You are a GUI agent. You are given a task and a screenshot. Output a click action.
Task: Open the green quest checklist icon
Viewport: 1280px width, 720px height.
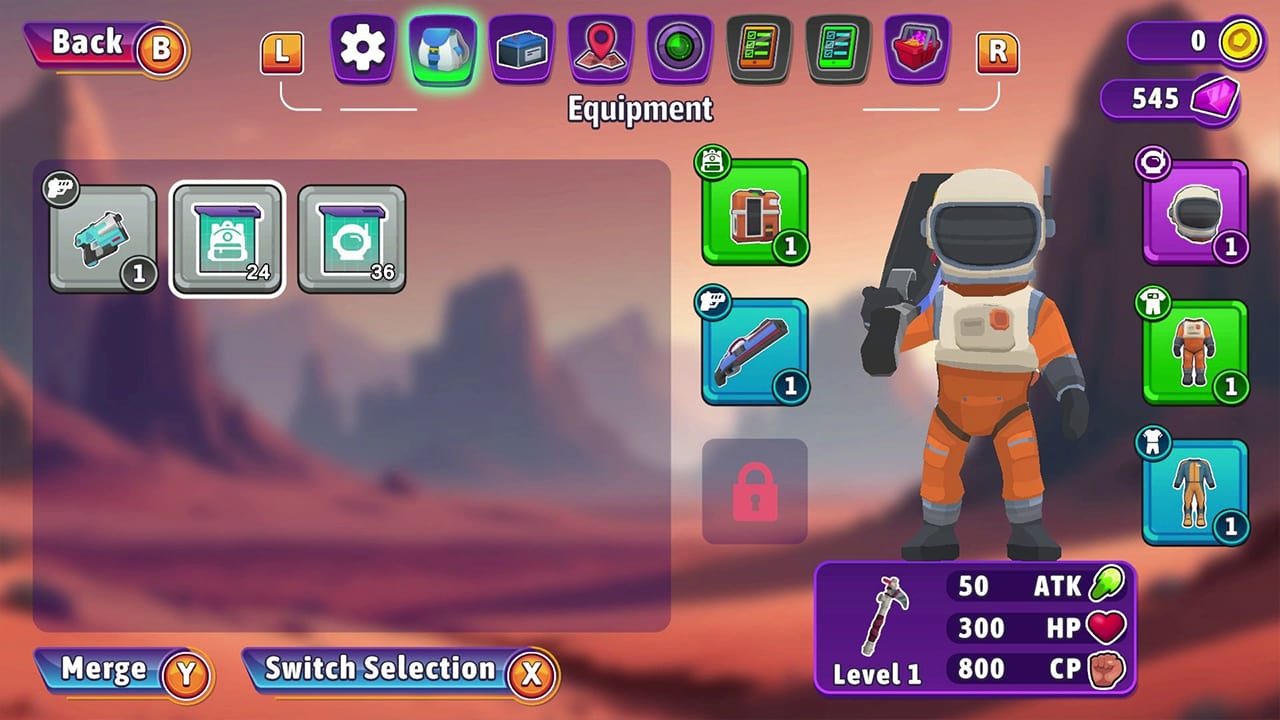(x=837, y=50)
